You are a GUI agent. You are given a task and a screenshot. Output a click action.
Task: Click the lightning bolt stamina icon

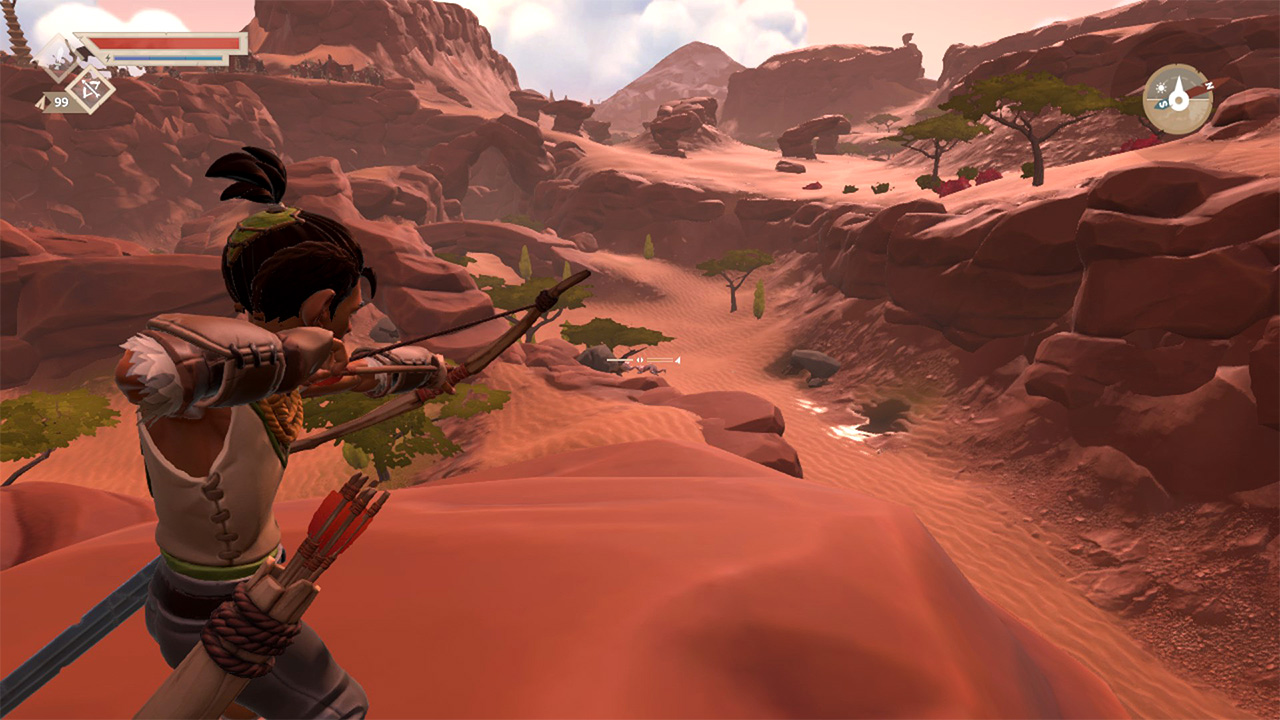[108, 58]
